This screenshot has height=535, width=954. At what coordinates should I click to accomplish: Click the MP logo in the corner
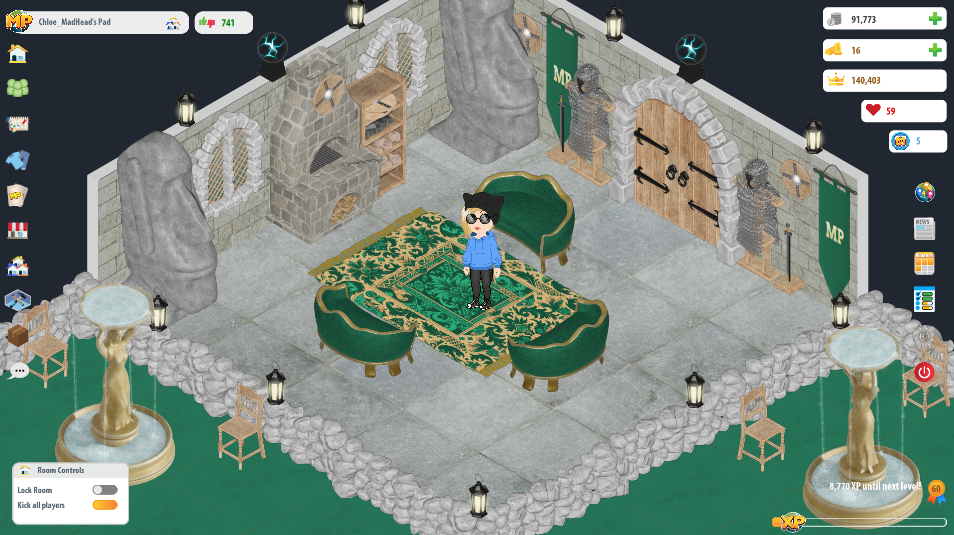click(18, 21)
